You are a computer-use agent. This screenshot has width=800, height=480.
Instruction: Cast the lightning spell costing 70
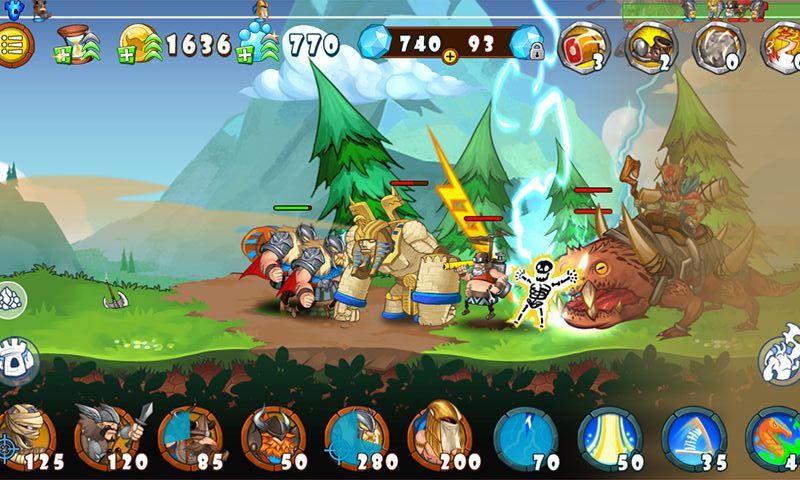[x=524, y=437]
